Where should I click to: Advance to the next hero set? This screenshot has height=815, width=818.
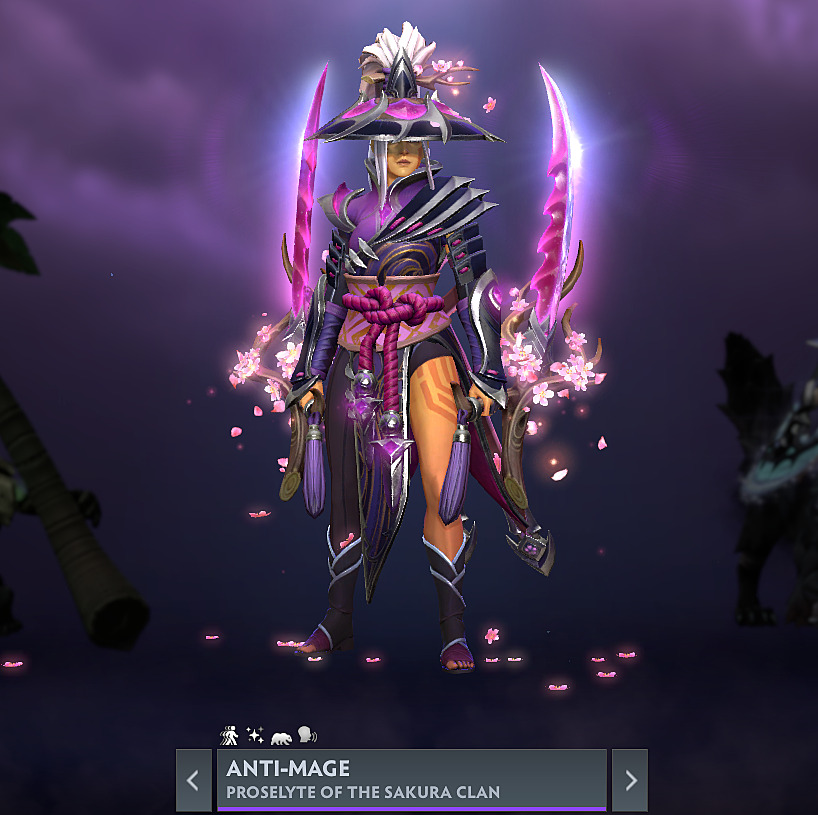pyautogui.click(x=630, y=780)
